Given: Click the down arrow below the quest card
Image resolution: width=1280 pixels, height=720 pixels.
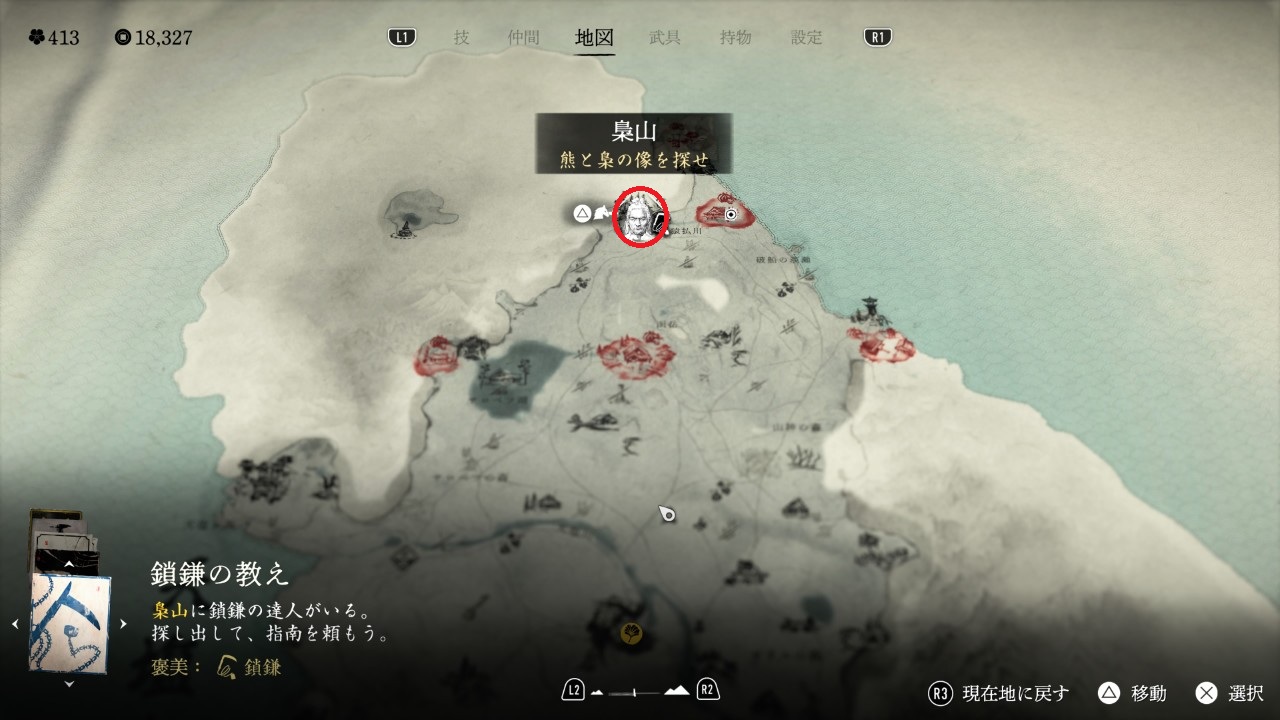Looking at the screenshot, I should 69,684.
